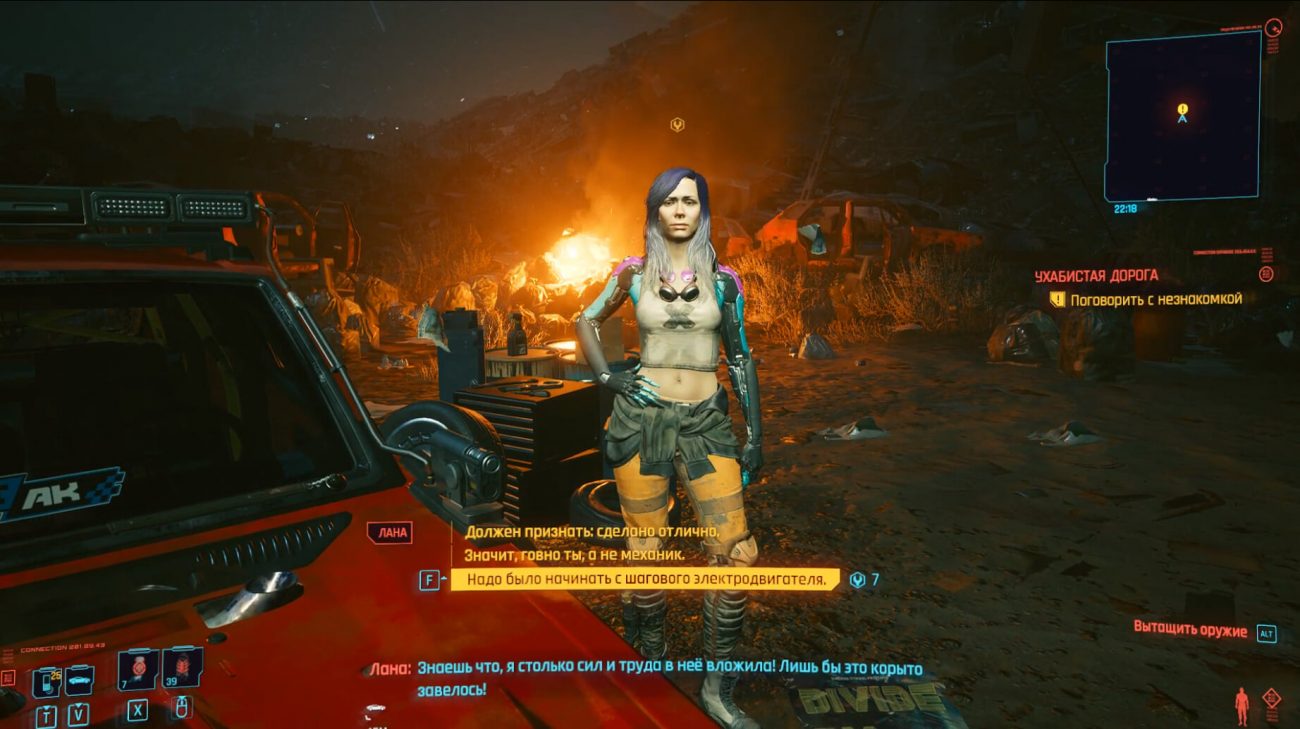
Task: Click the vehicle summon car icon
Action: 78,680
